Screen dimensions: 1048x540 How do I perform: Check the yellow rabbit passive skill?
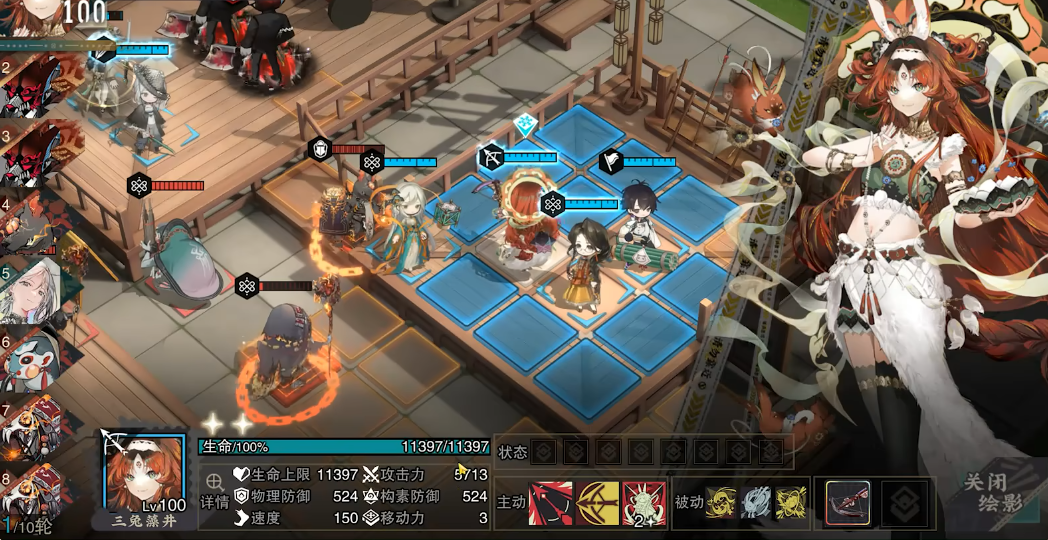point(791,503)
